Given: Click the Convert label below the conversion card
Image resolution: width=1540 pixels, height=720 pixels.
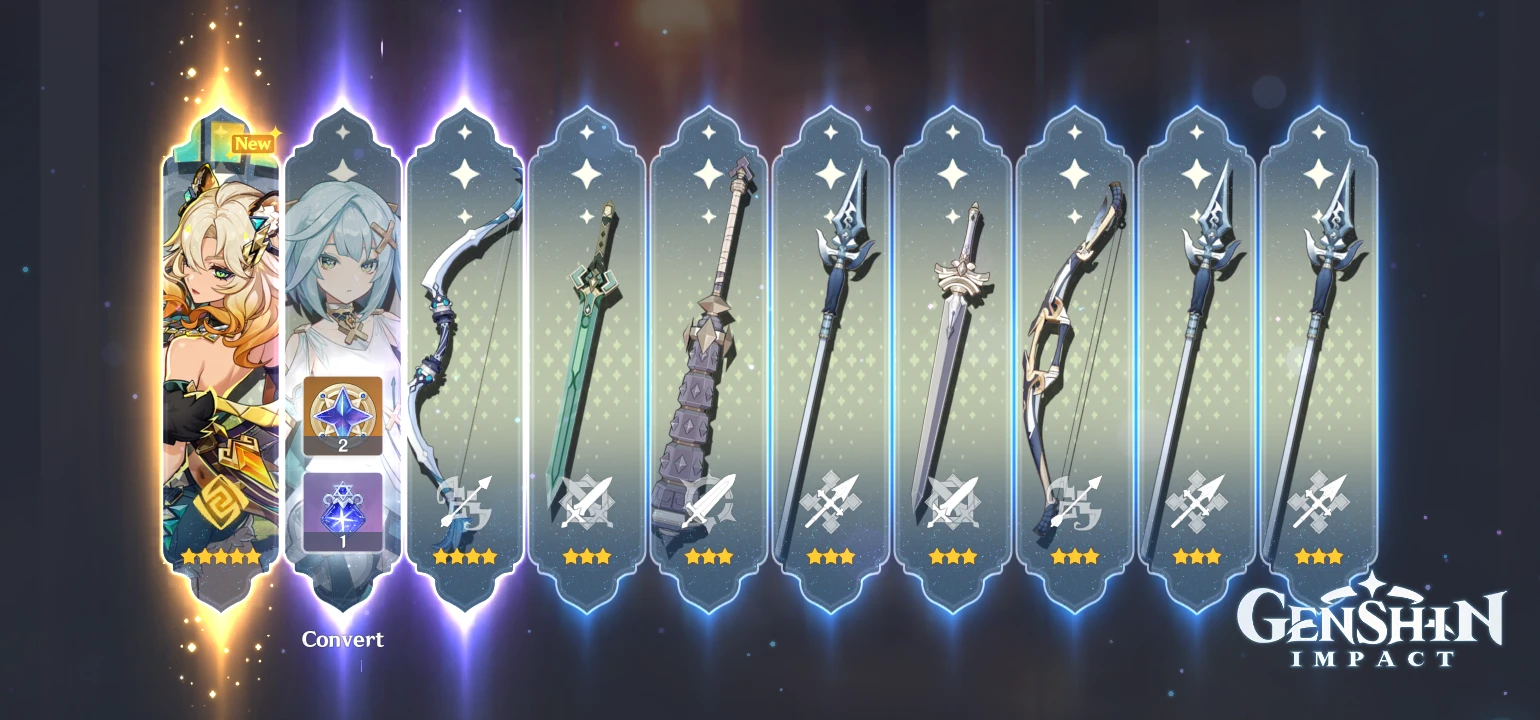Looking at the screenshot, I should click(x=344, y=639).
